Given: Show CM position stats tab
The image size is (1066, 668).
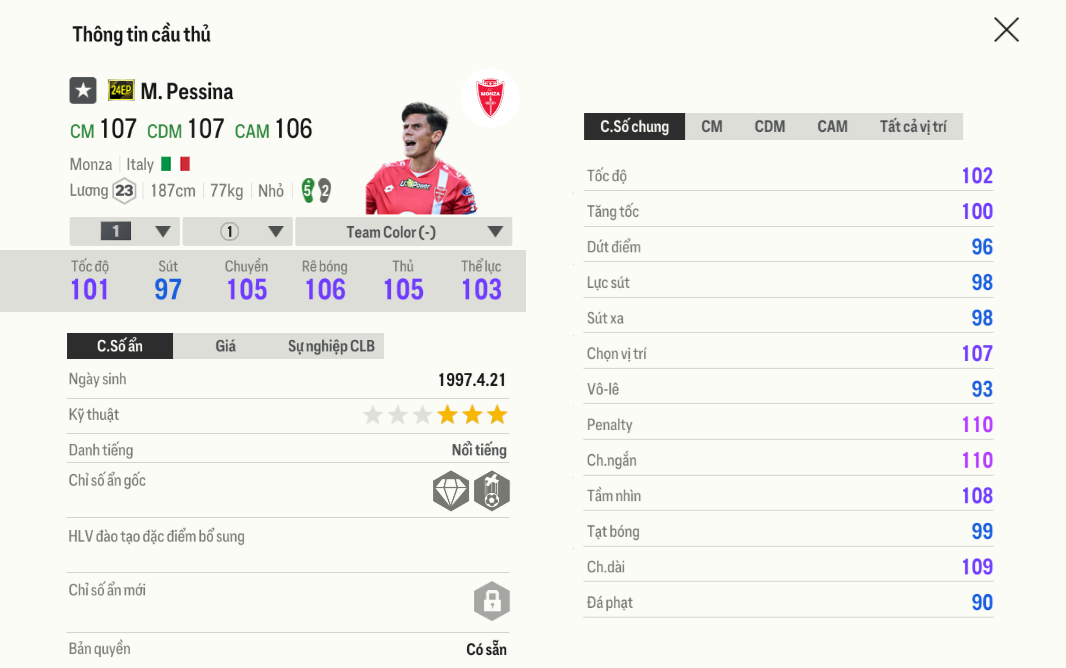Looking at the screenshot, I should coord(712,127).
